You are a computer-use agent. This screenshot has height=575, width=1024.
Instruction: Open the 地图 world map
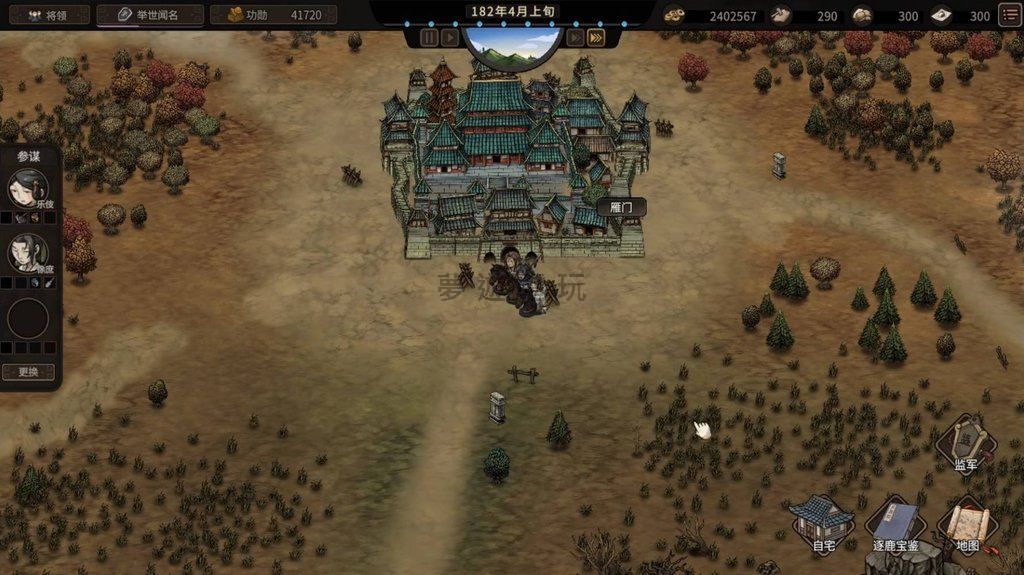point(967,524)
